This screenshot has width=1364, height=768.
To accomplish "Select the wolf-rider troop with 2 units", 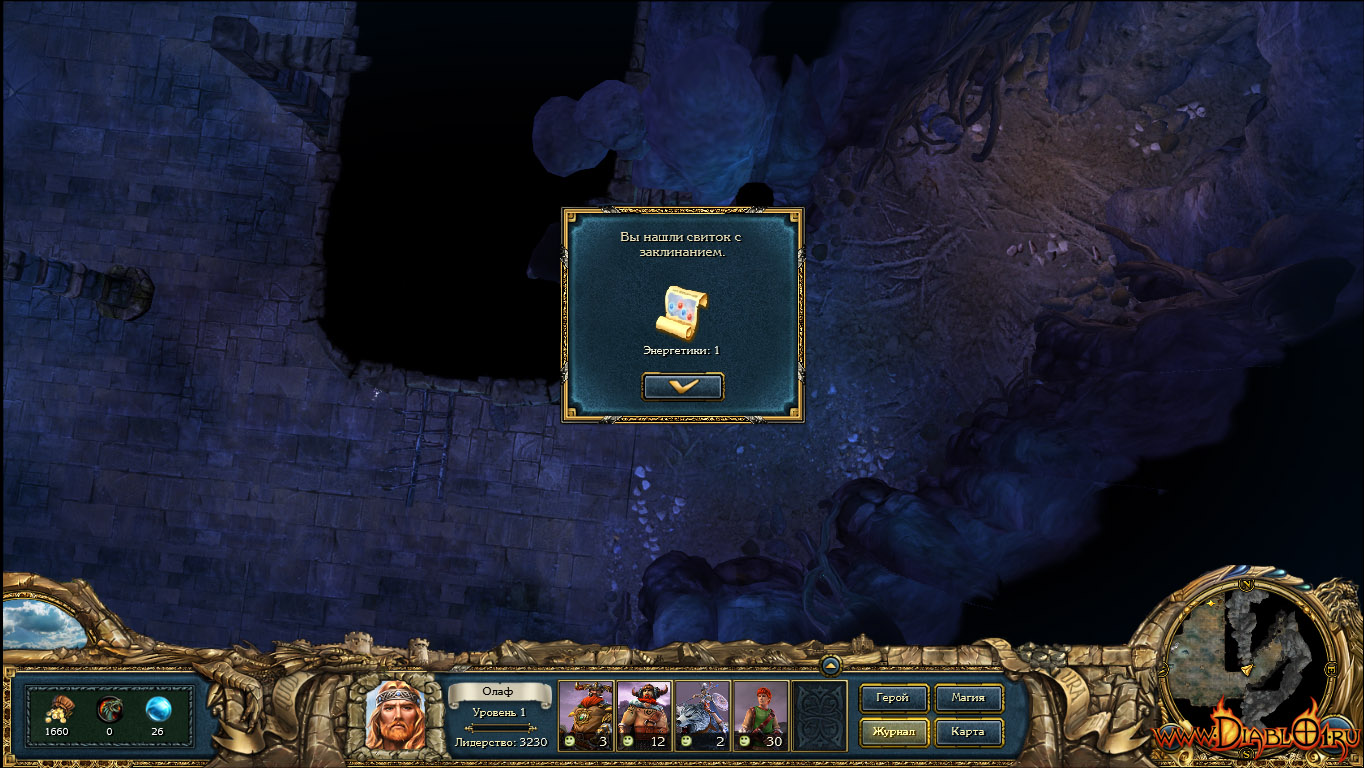I will (702, 715).
